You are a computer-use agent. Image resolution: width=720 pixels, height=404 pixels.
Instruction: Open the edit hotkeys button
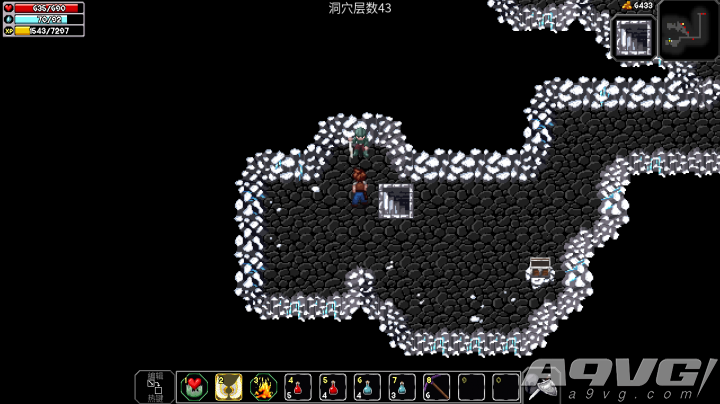(x=155, y=387)
